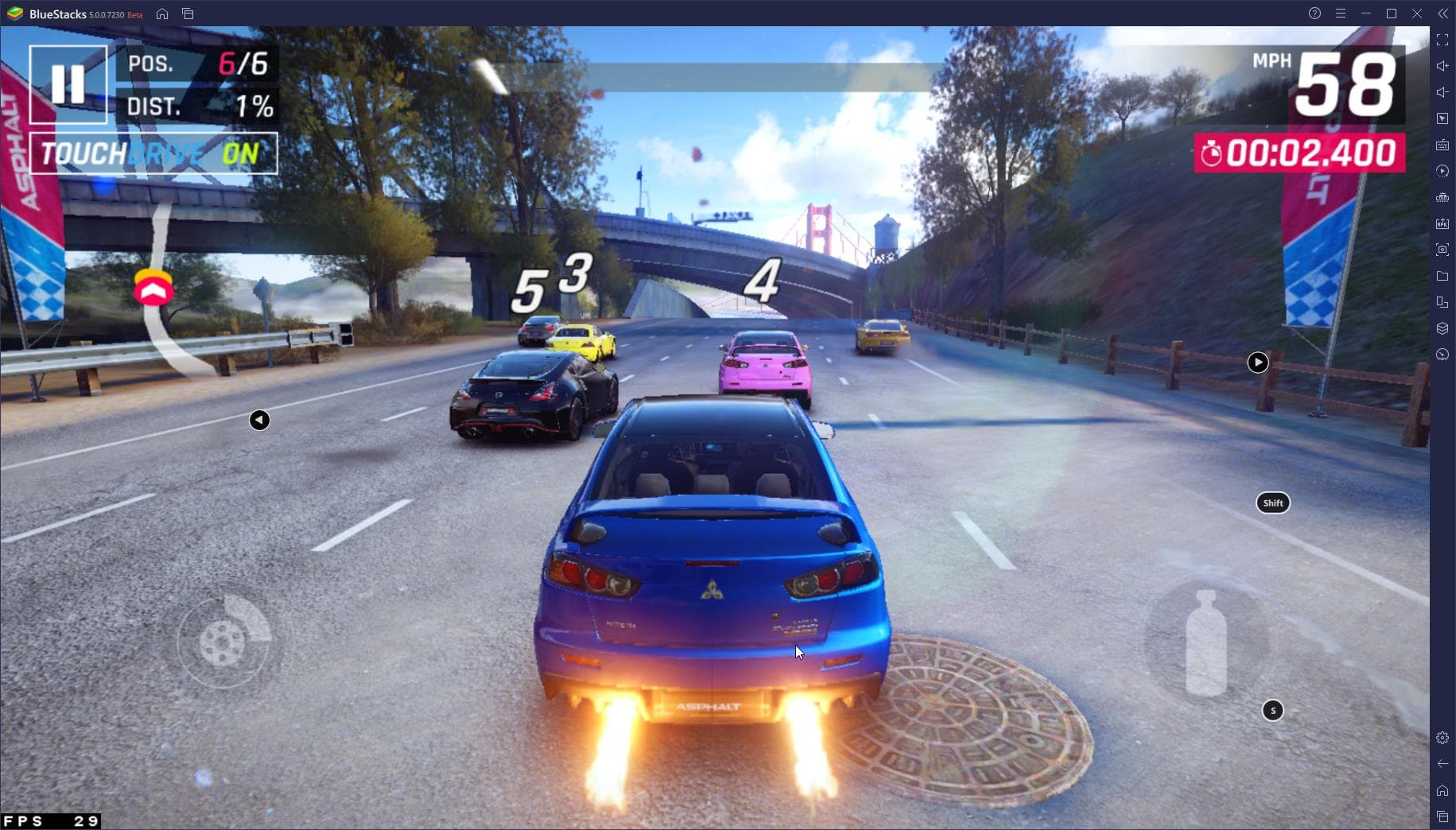The image size is (1456, 830).
Task: Open the BlueStacks hamburger menu
Action: tap(1341, 14)
